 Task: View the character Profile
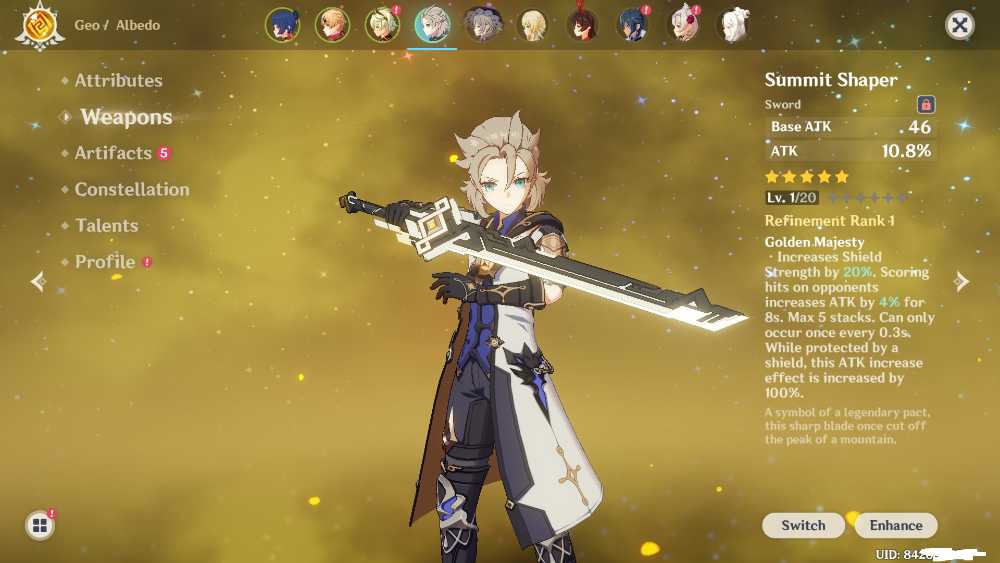click(x=105, y=262)
